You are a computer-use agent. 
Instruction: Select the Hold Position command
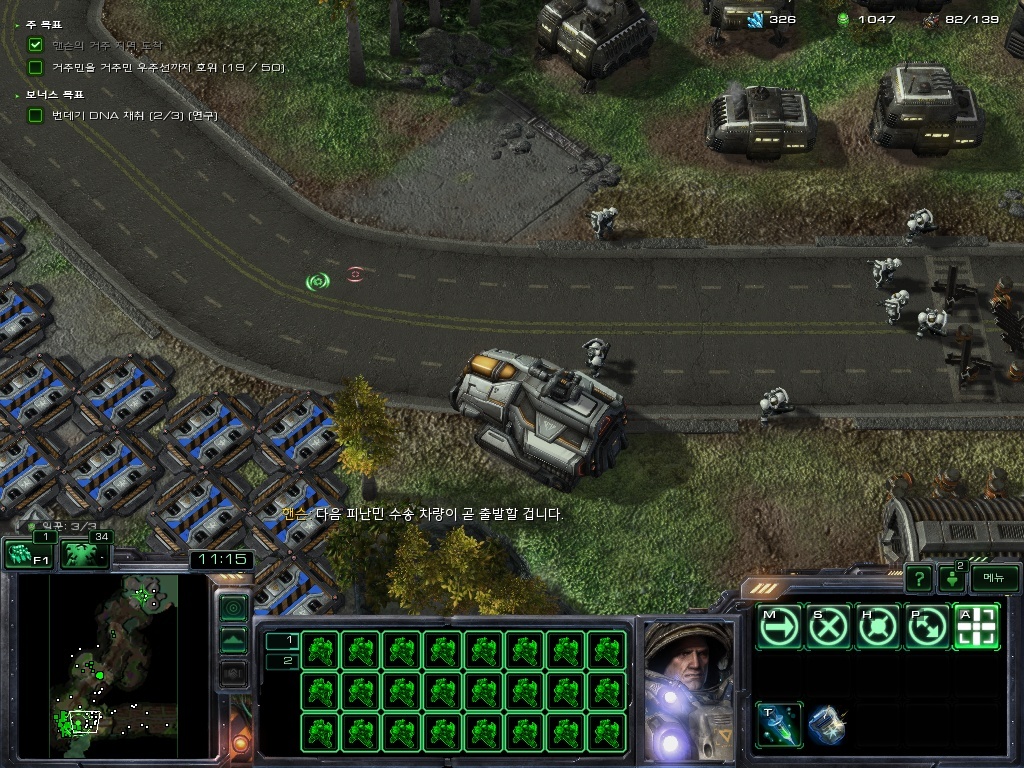click(x=878, y=627)
